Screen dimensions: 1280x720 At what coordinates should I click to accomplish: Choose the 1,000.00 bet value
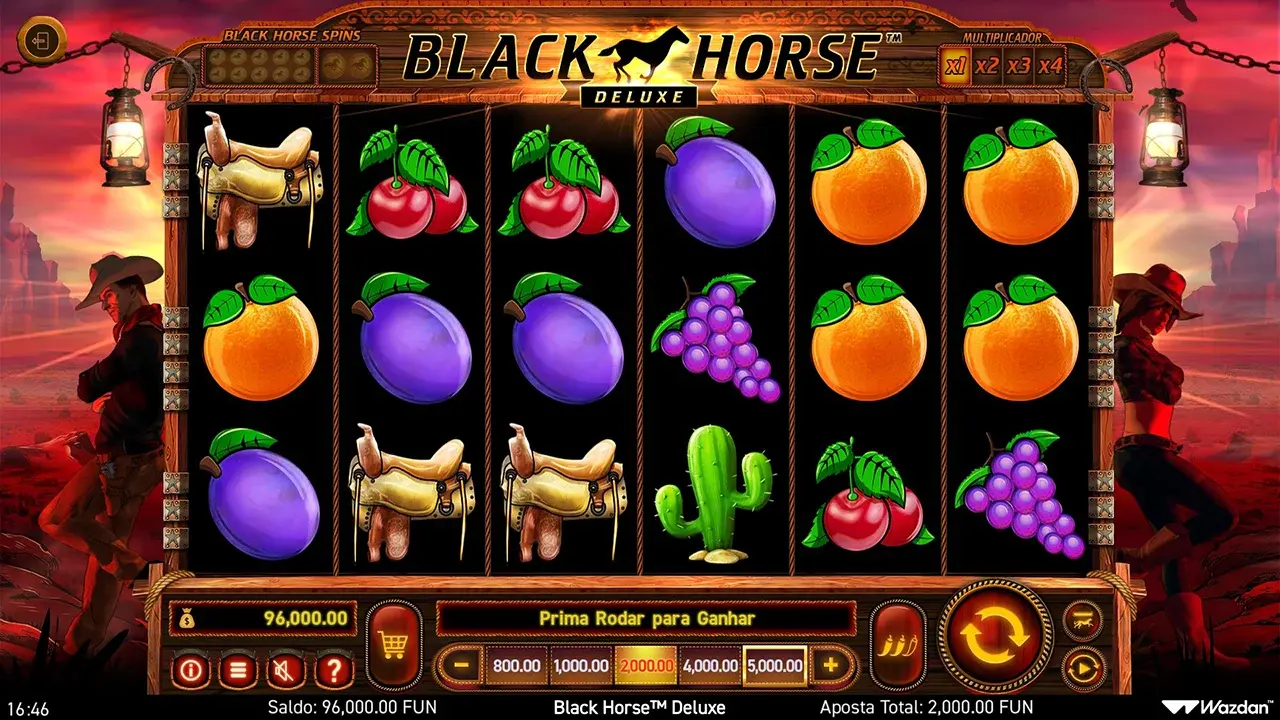[x=581, y=665]
